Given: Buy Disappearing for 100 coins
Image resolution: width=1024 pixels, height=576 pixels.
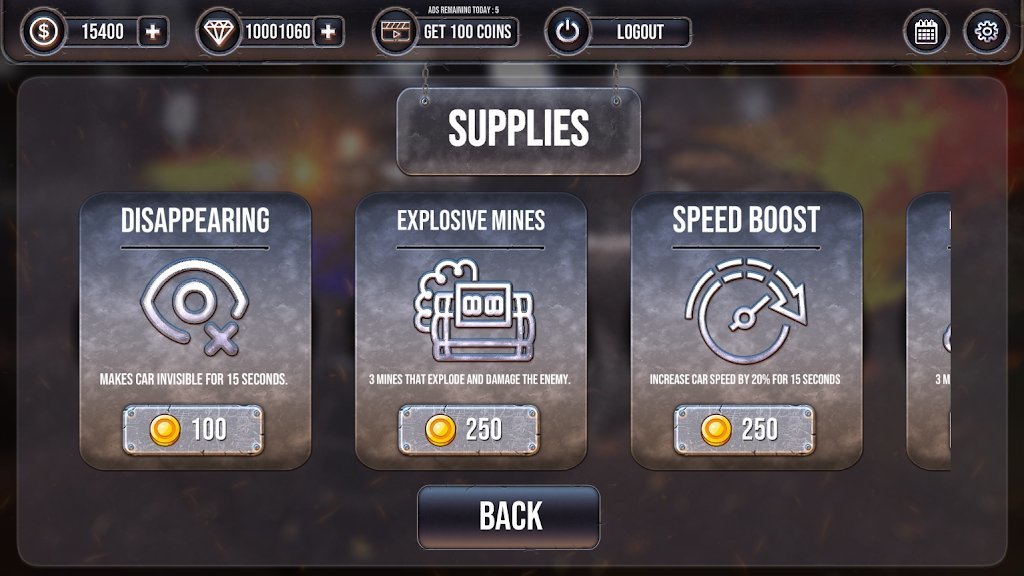Looking at the screenshot, I should (x=193, y=430).
